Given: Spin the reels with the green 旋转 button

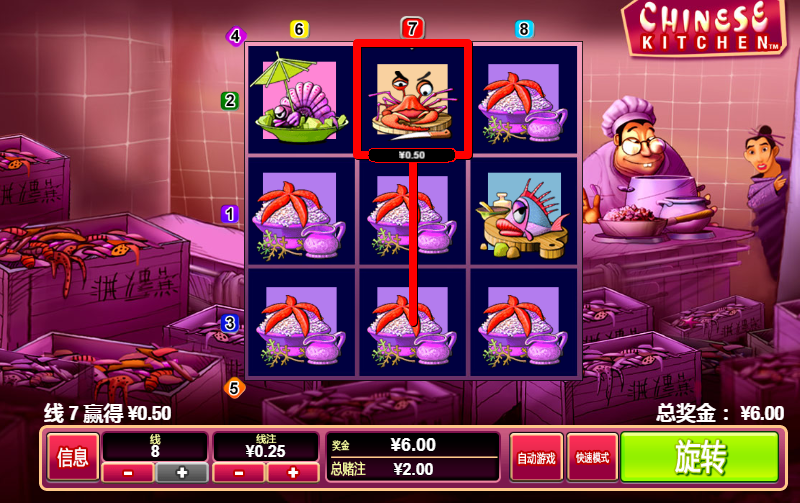Looking at the screenshot, I should point(699,458).
